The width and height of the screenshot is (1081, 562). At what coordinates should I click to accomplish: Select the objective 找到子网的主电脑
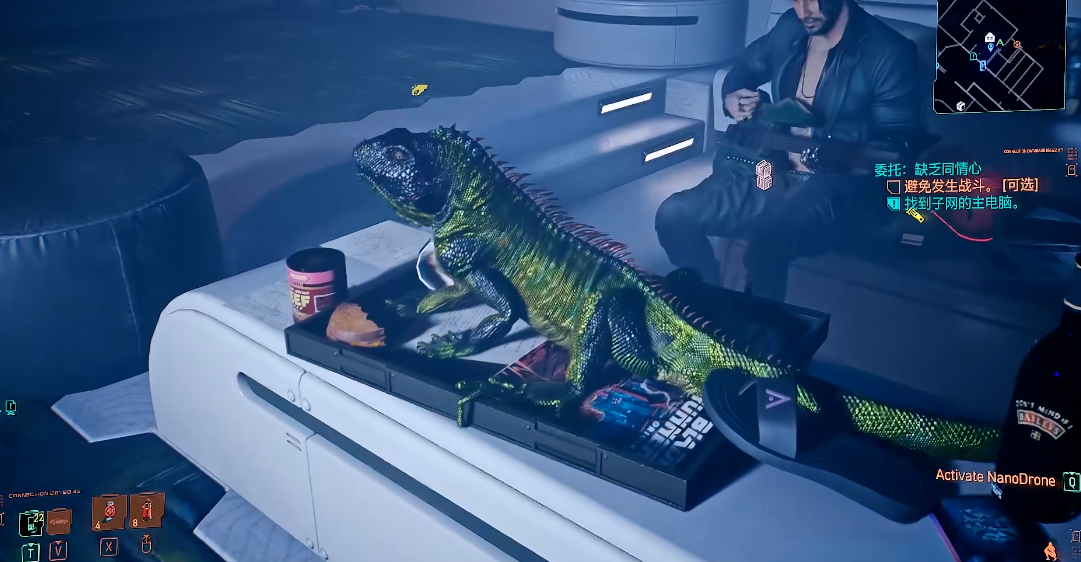[x=962, y=203]
